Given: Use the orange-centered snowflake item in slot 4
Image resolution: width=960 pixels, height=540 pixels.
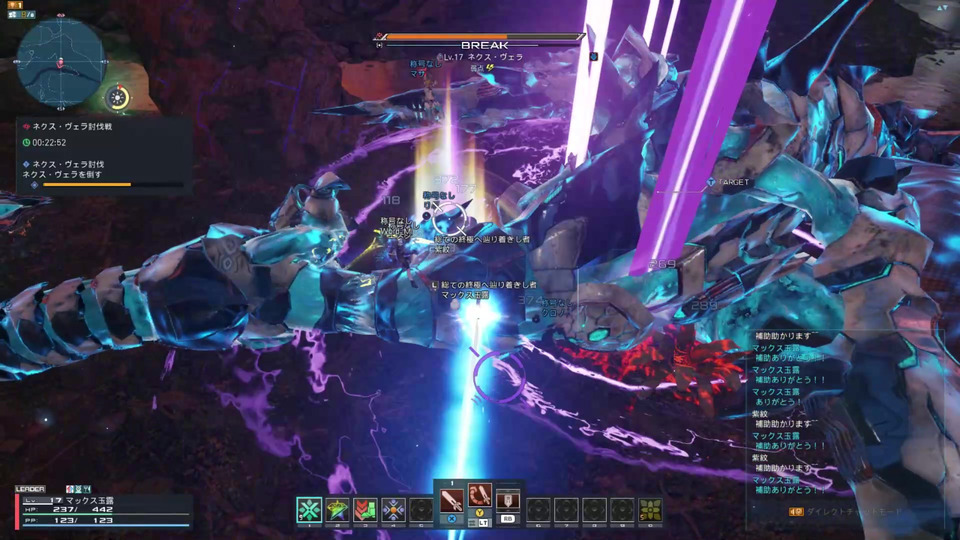Looking at the screenshot, I should 393,510.
